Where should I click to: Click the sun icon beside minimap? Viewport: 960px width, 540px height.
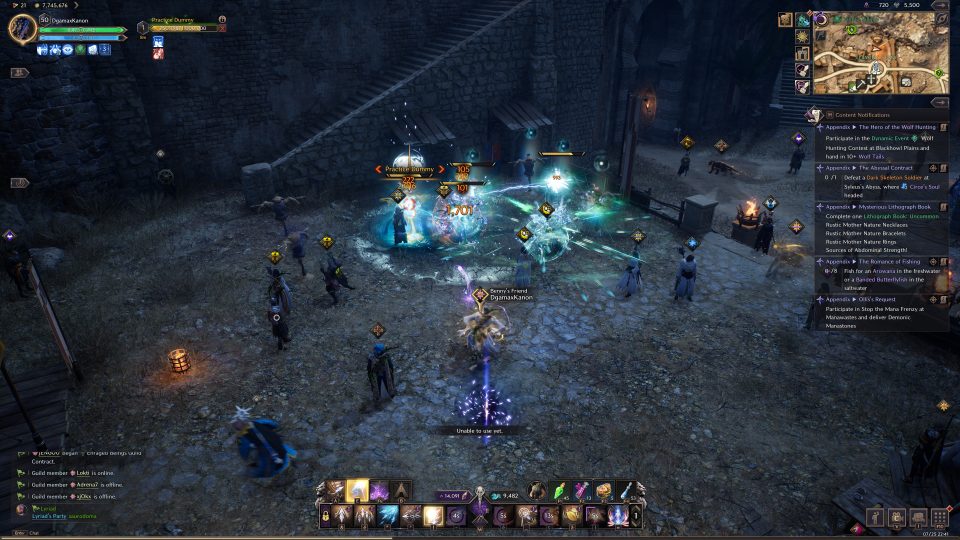point(802,36)
